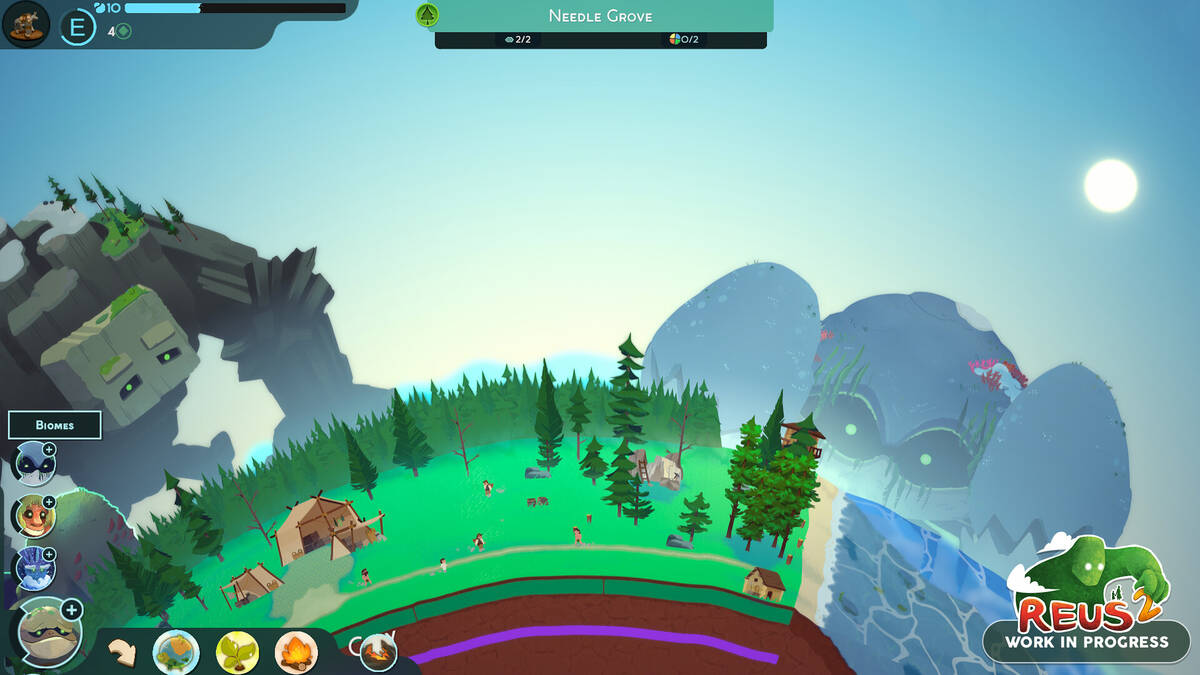Select the blue ice giant portrait

coord(32,569)
